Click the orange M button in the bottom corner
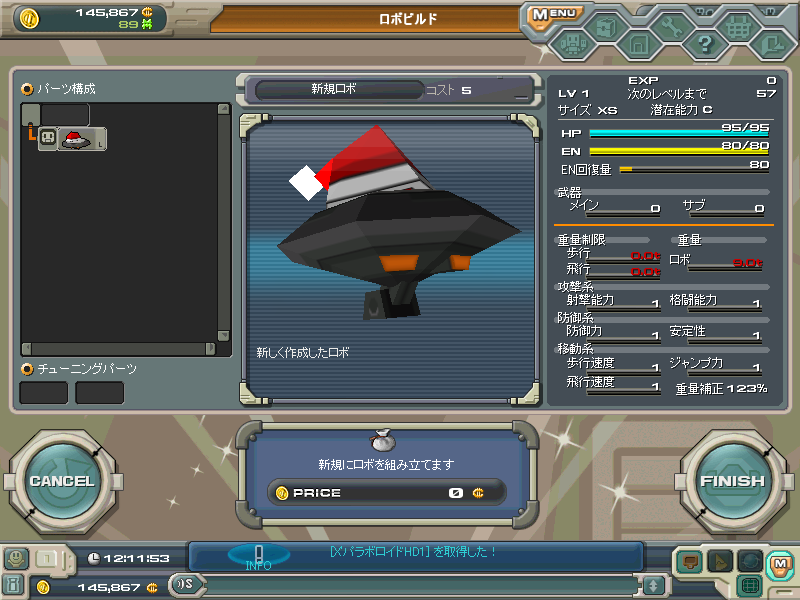 click(x=779, y=564)
